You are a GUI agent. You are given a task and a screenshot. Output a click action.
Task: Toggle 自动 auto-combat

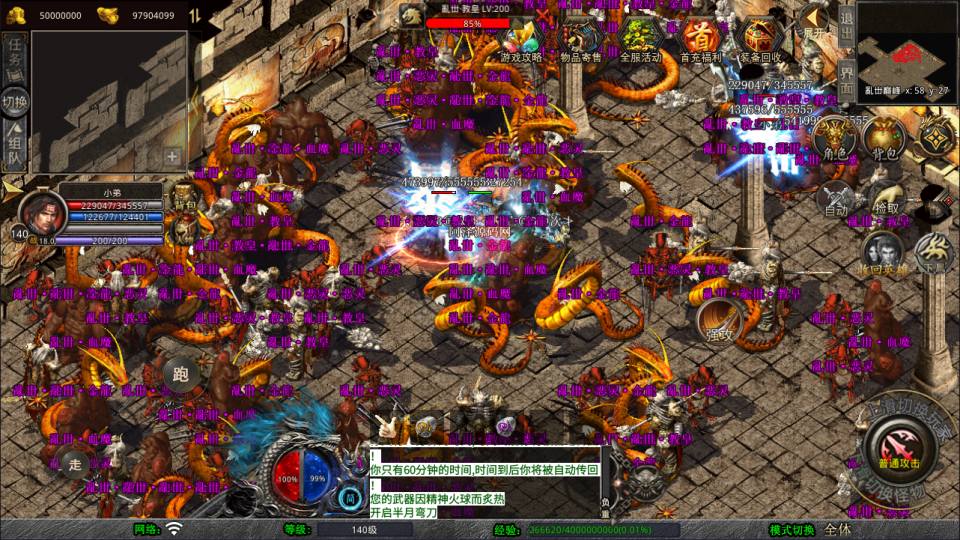click(x=835, y=198)
